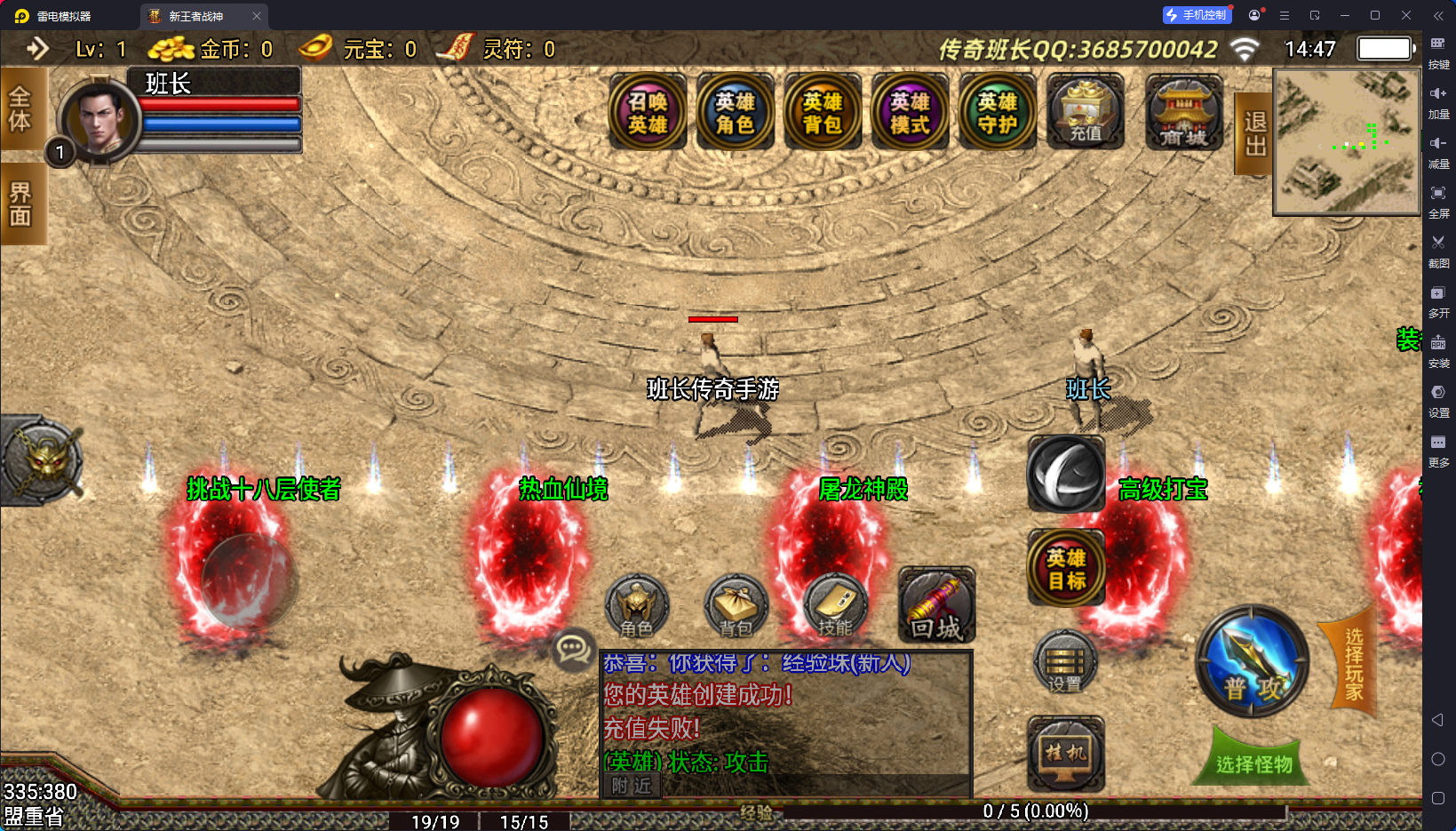Click the emulator's 截图 screenshot button
This screenshot has height=831, width=1456.
click(1438, 250)
